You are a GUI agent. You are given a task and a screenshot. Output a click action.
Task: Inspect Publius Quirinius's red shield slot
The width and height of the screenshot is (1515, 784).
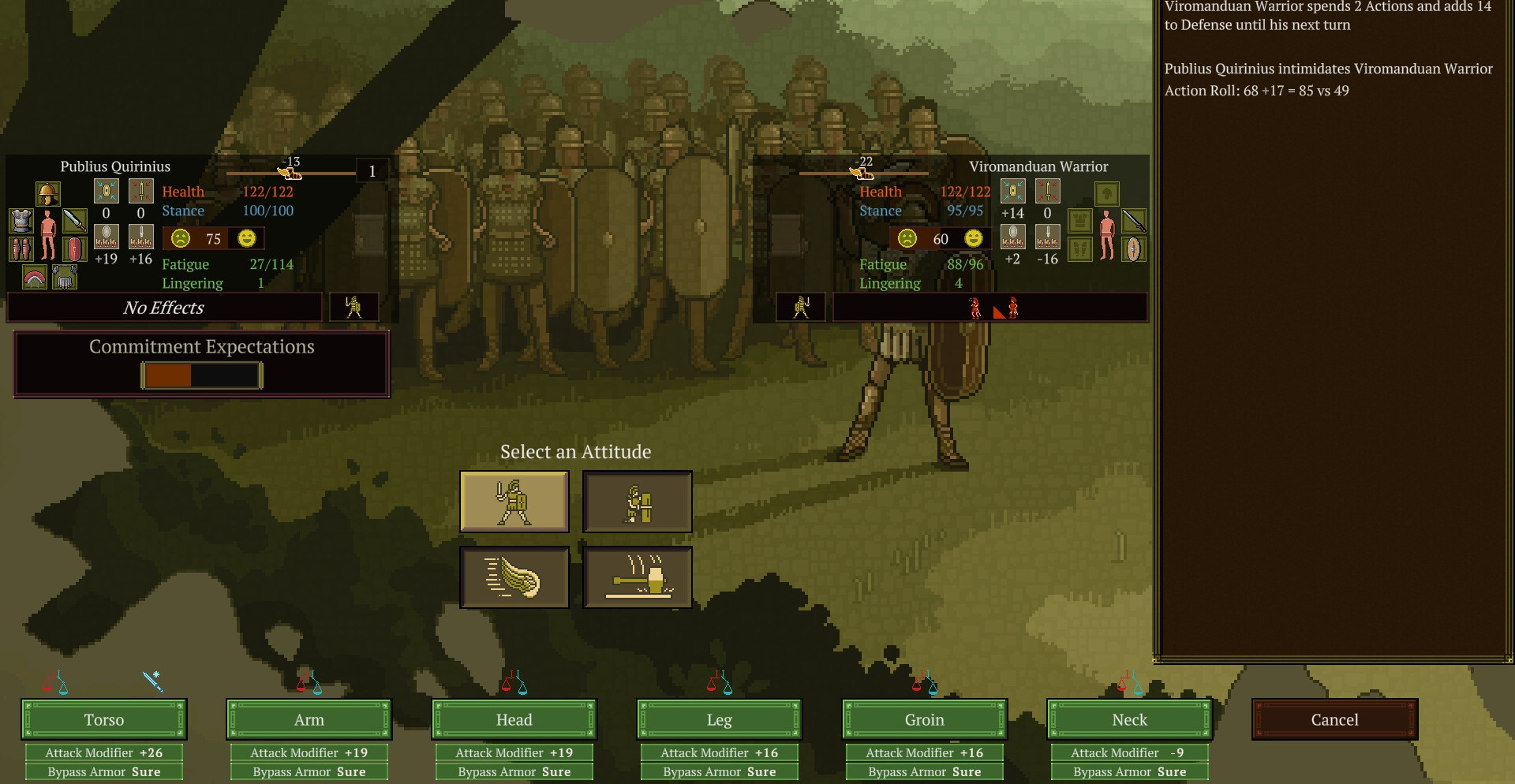pos(74,249)
